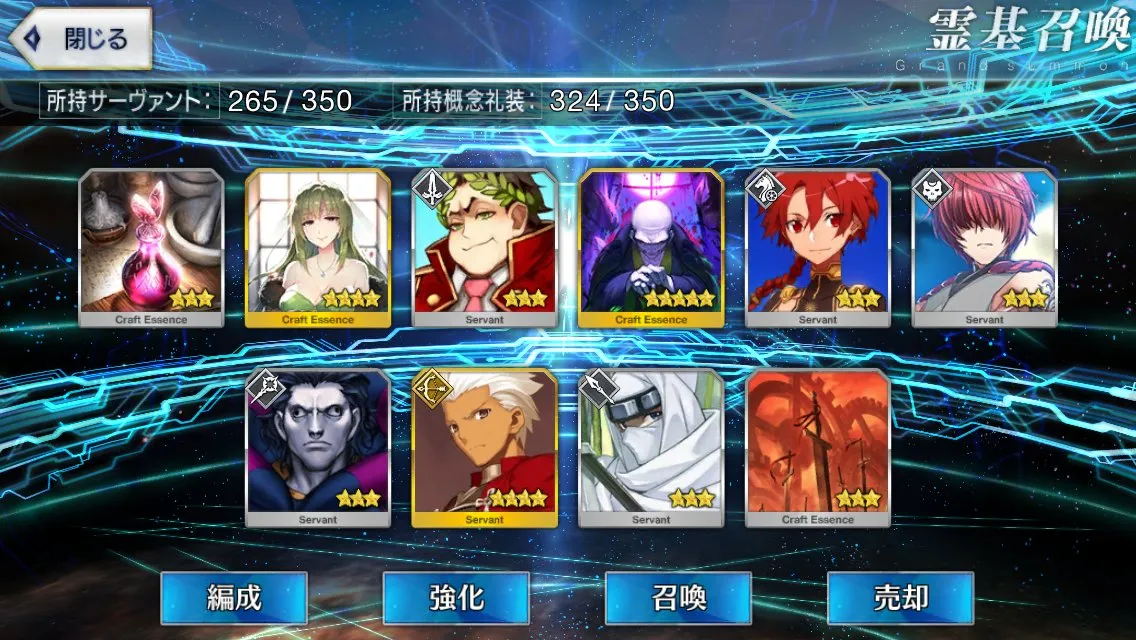Select the red-haired braided Servant card
This screenshot has width=1136, height=640.
coord(818,247)
